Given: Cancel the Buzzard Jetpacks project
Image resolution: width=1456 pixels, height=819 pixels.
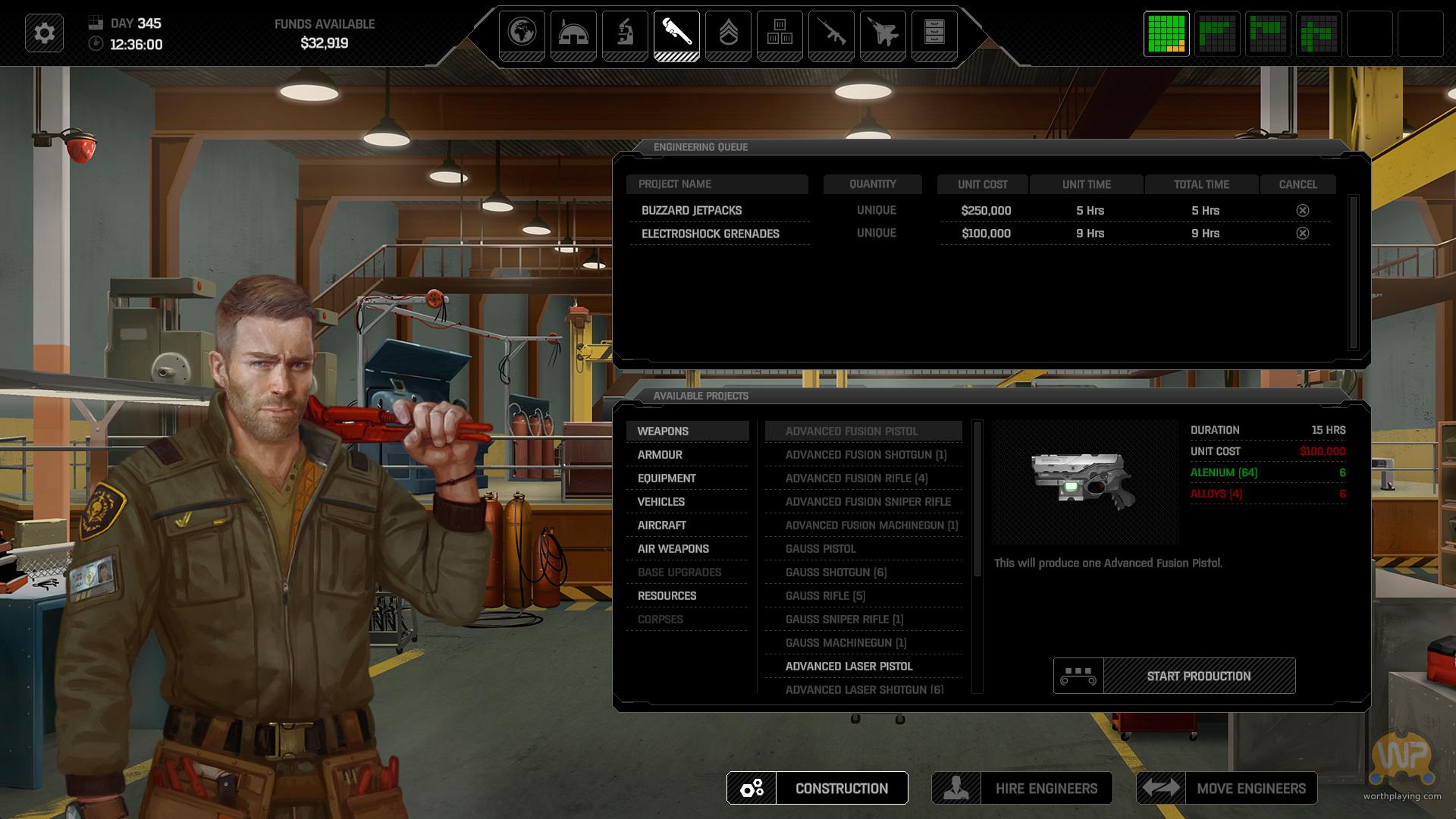Looking at the screenshot, I should tap(1302, 210).
